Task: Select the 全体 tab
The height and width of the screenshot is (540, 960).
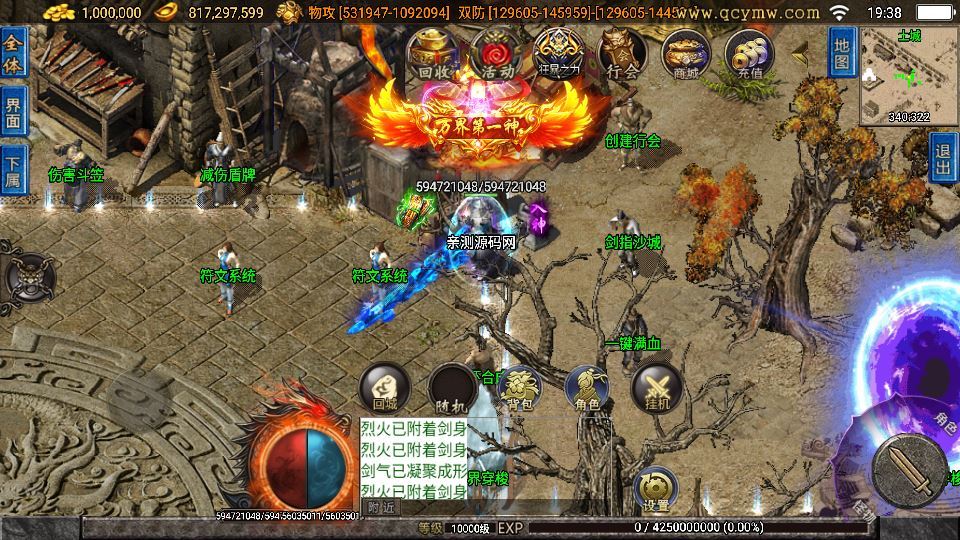Action: tap(13, 53)
